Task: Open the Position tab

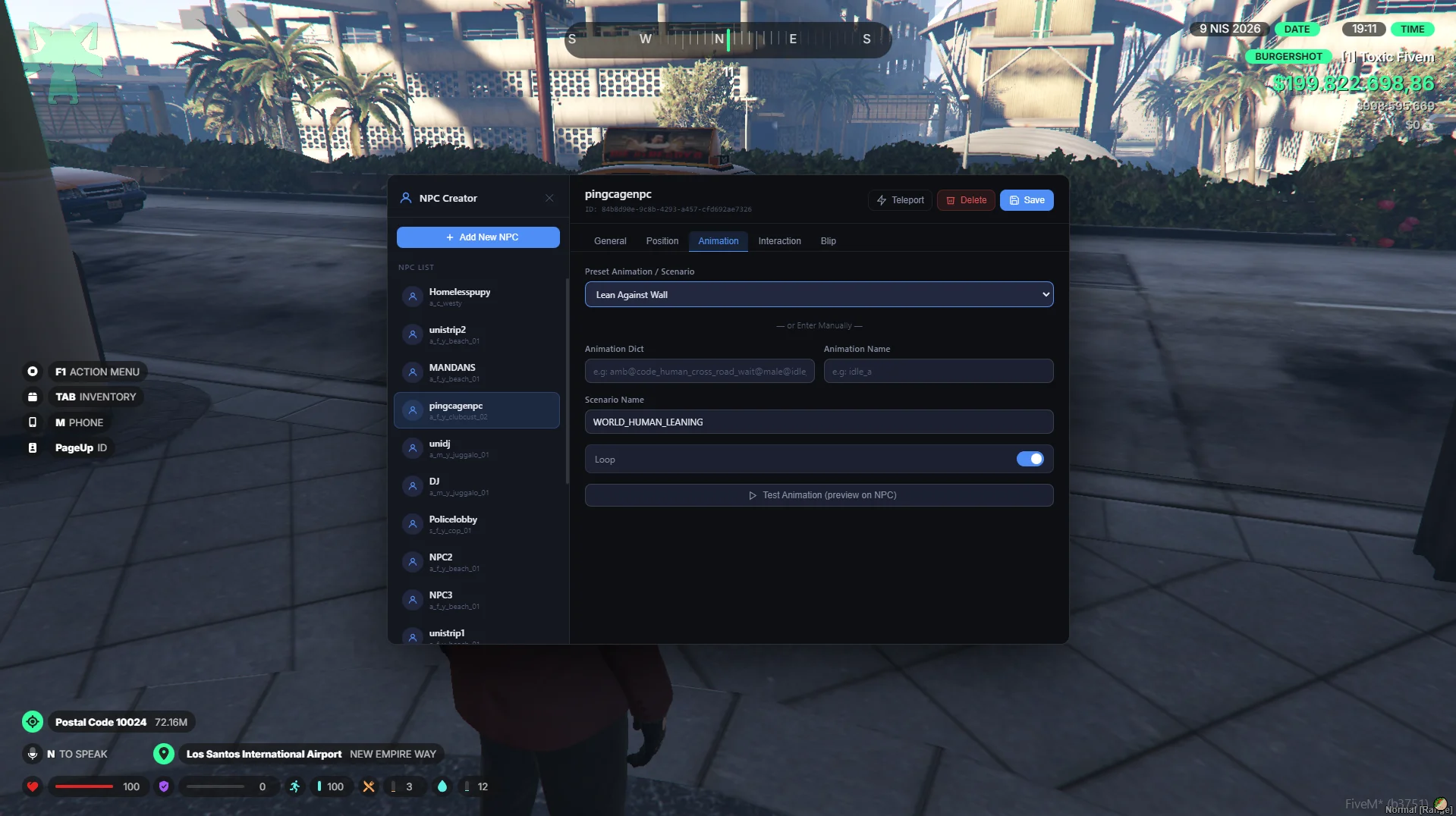Action: coord(662,241)
